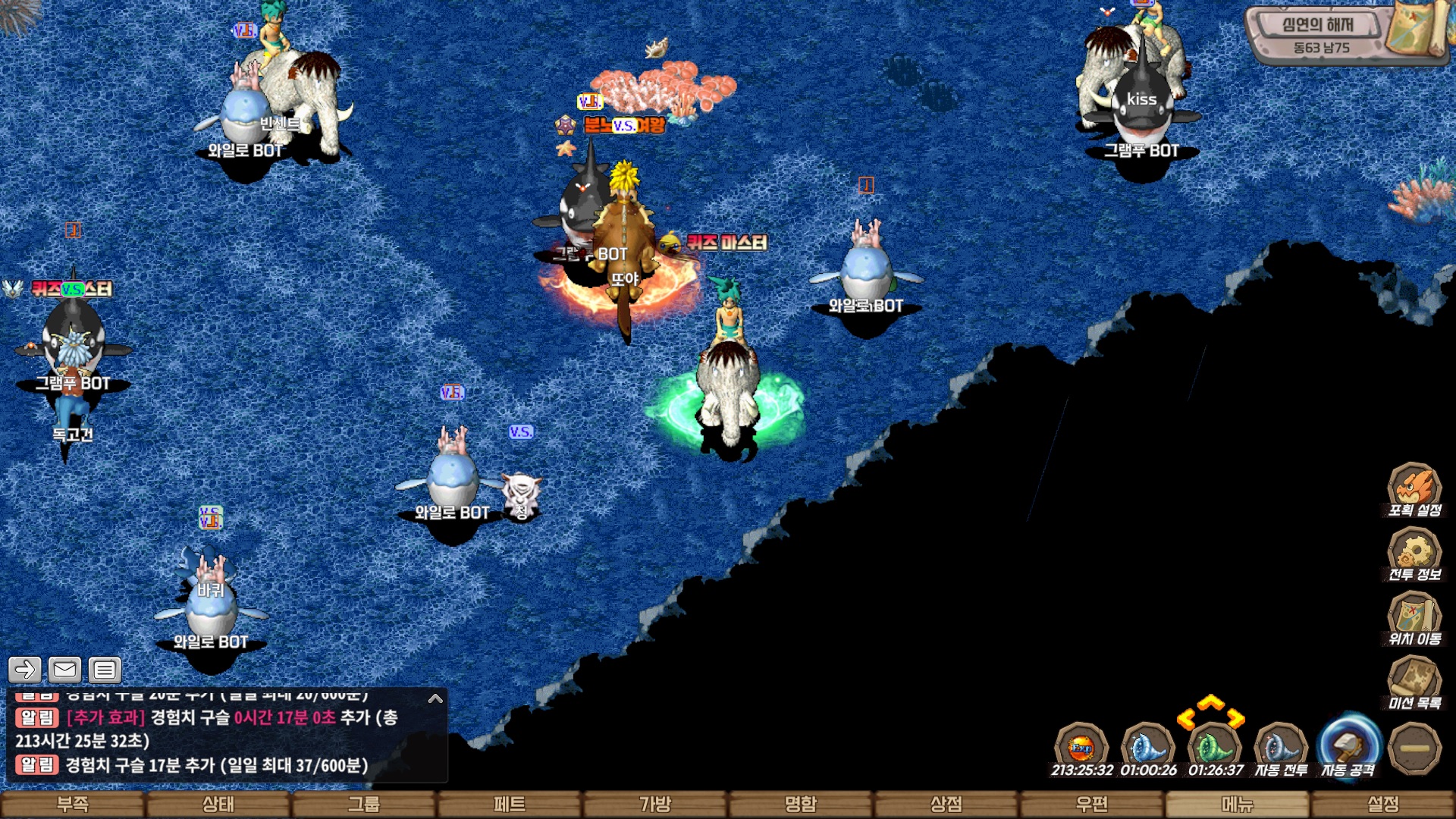Screen dimensions: 1456x819
Task: Click the Exp orb buff icon
Action: (1081, 748)
